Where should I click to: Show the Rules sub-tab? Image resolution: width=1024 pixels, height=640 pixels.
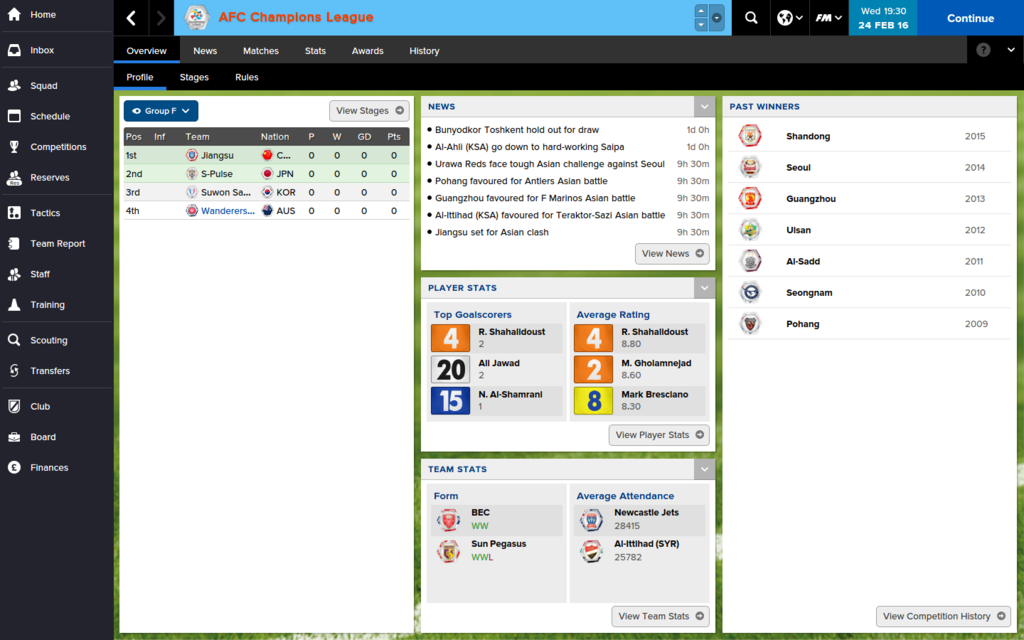point(247,77)
